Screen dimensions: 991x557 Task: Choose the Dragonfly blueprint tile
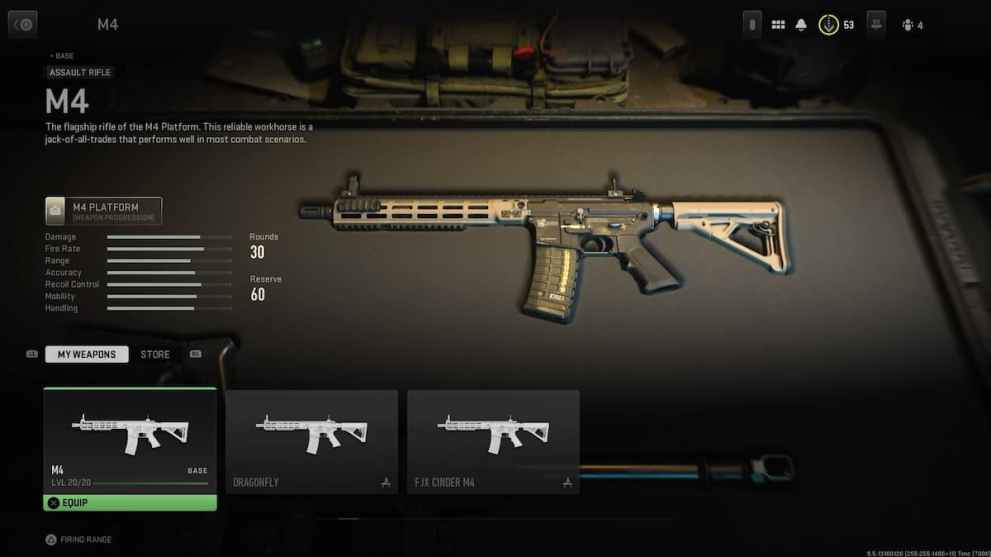[312, 440]
